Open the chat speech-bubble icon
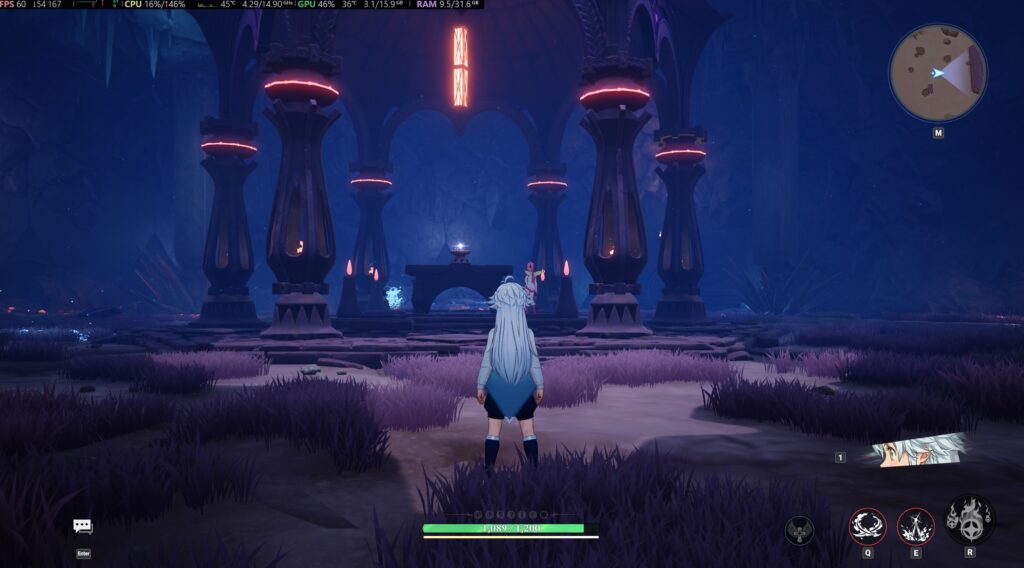 coord(83,526)
